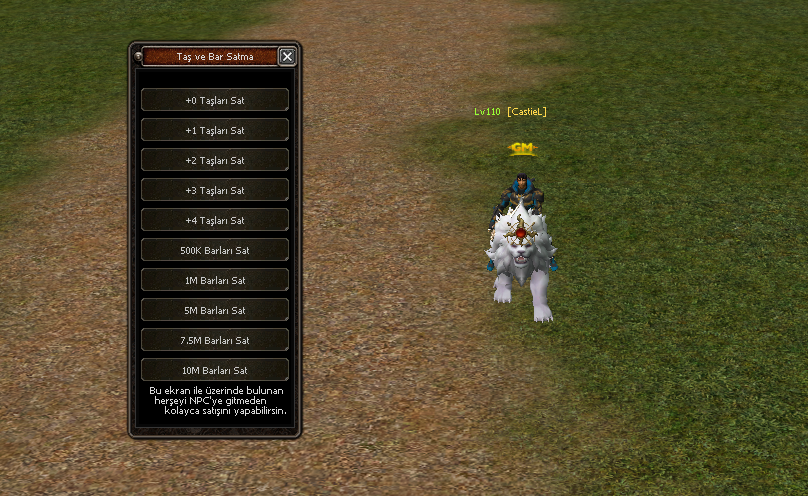Choose the 1M Barları Sat button
The image size is (808, 496).
point(215,280)
